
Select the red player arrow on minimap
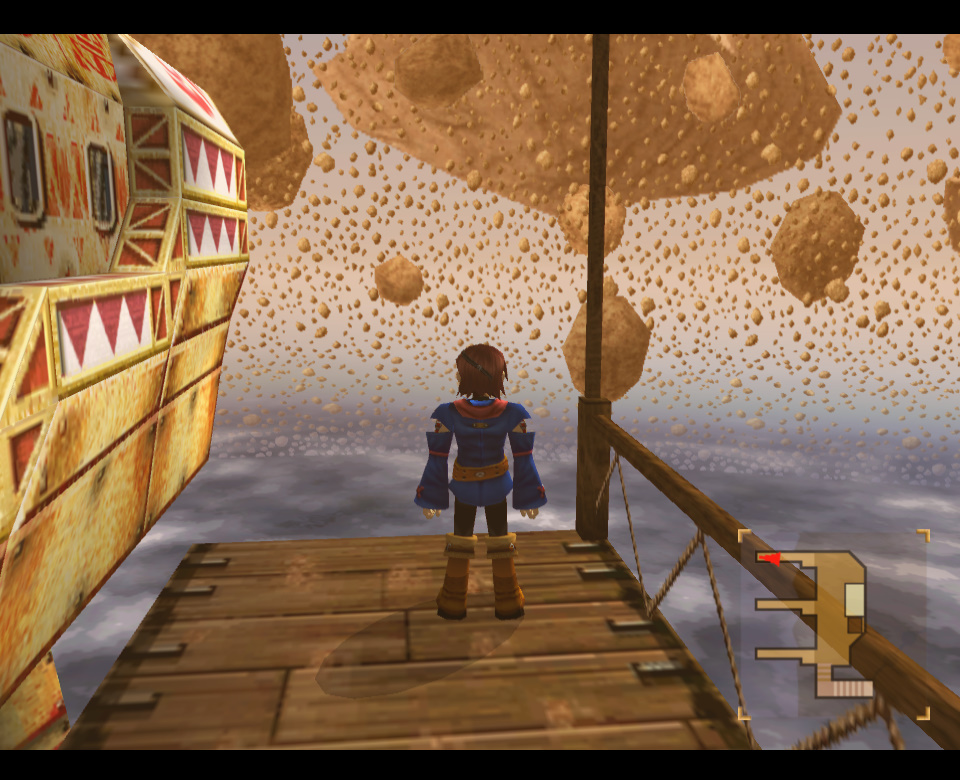(x=769, y=558)
